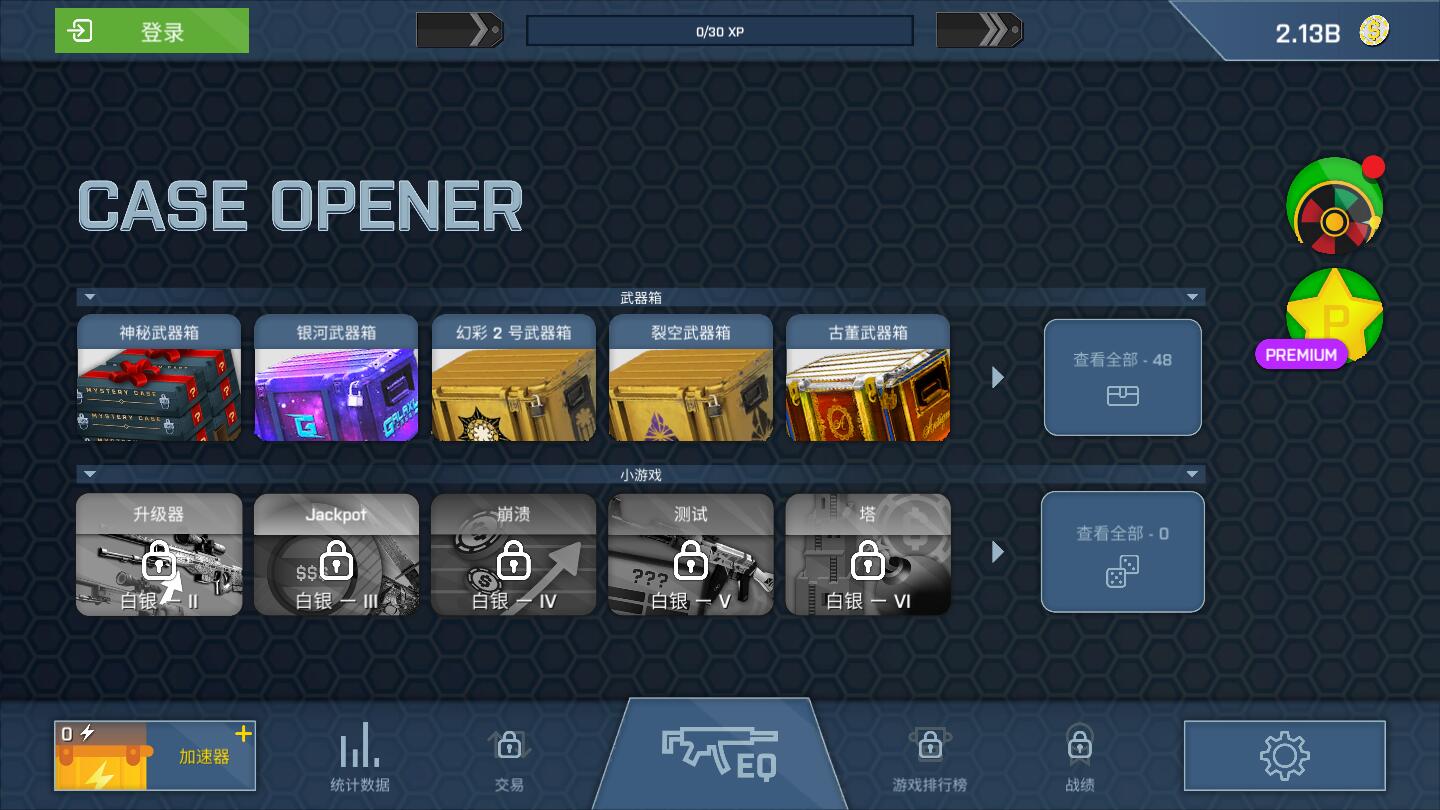
Task: Open the locked 交易 trading feature
Action: tap(508, 755)
